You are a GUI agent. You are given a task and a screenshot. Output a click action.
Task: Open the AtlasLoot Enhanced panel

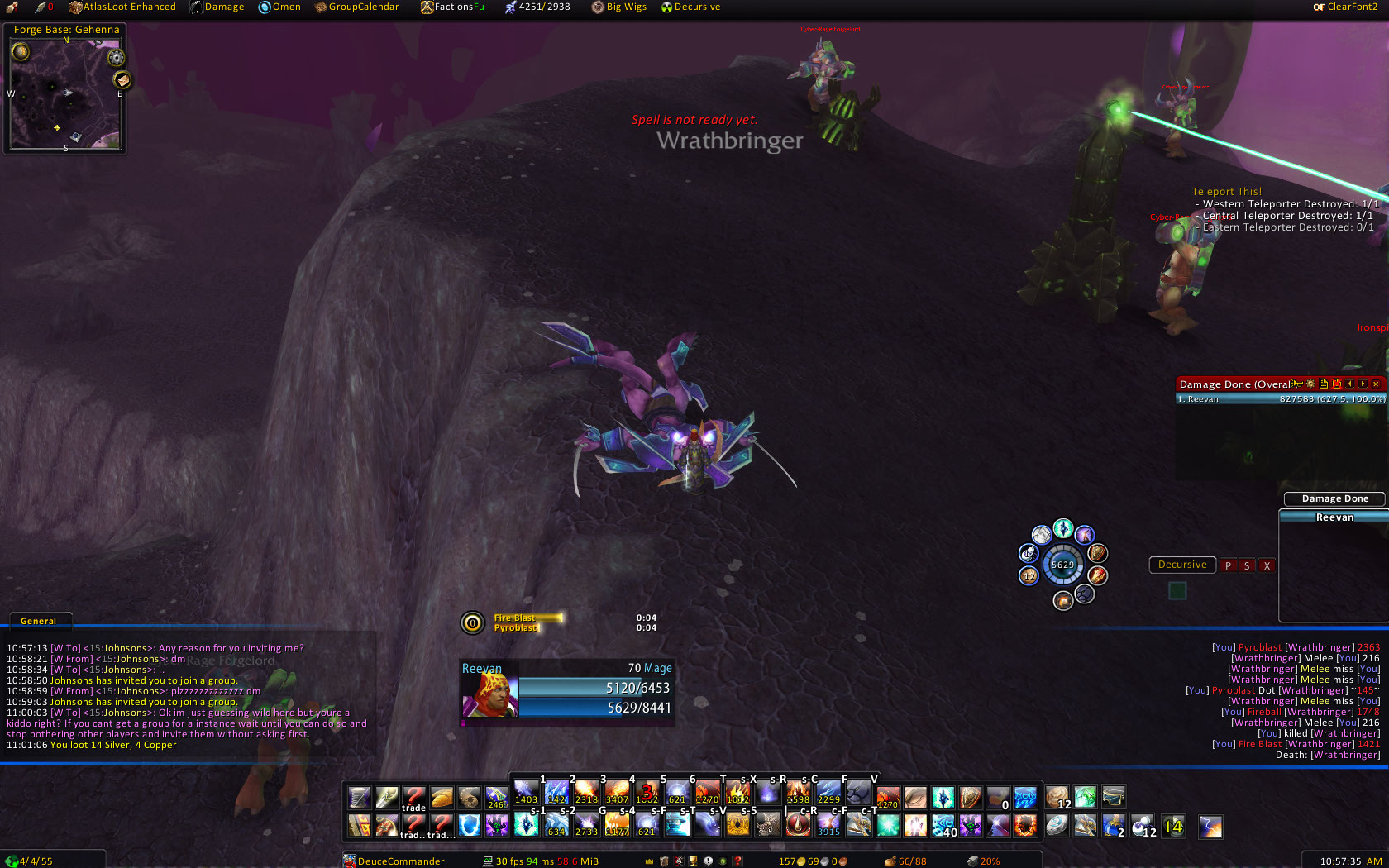click(x=122, y=7)
